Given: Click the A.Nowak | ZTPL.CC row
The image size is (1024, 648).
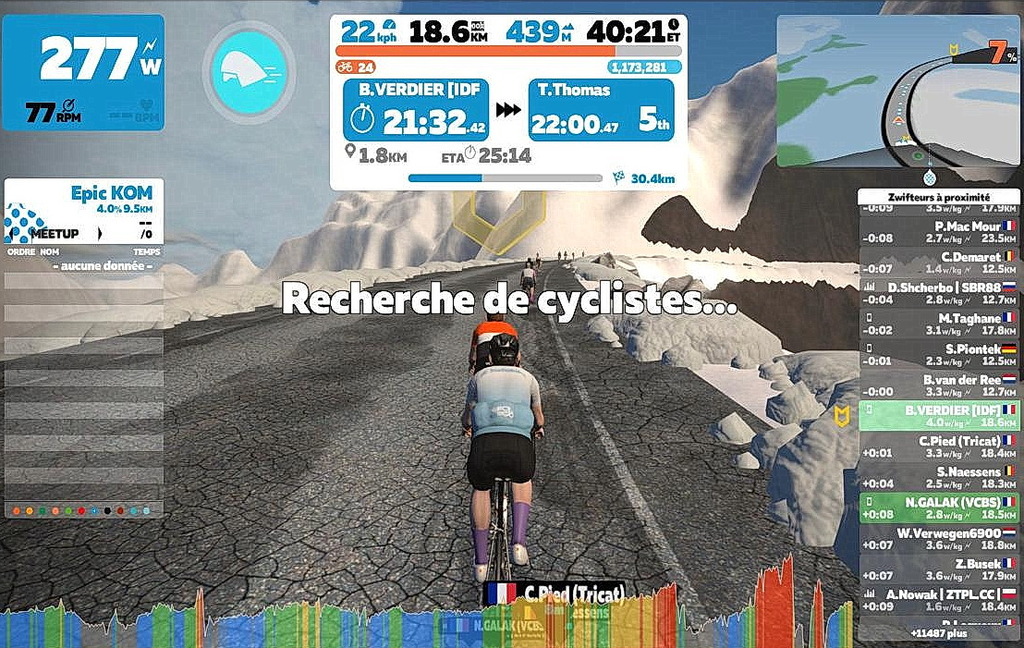Looking at the screenshot, I should [x=937, y=600].
